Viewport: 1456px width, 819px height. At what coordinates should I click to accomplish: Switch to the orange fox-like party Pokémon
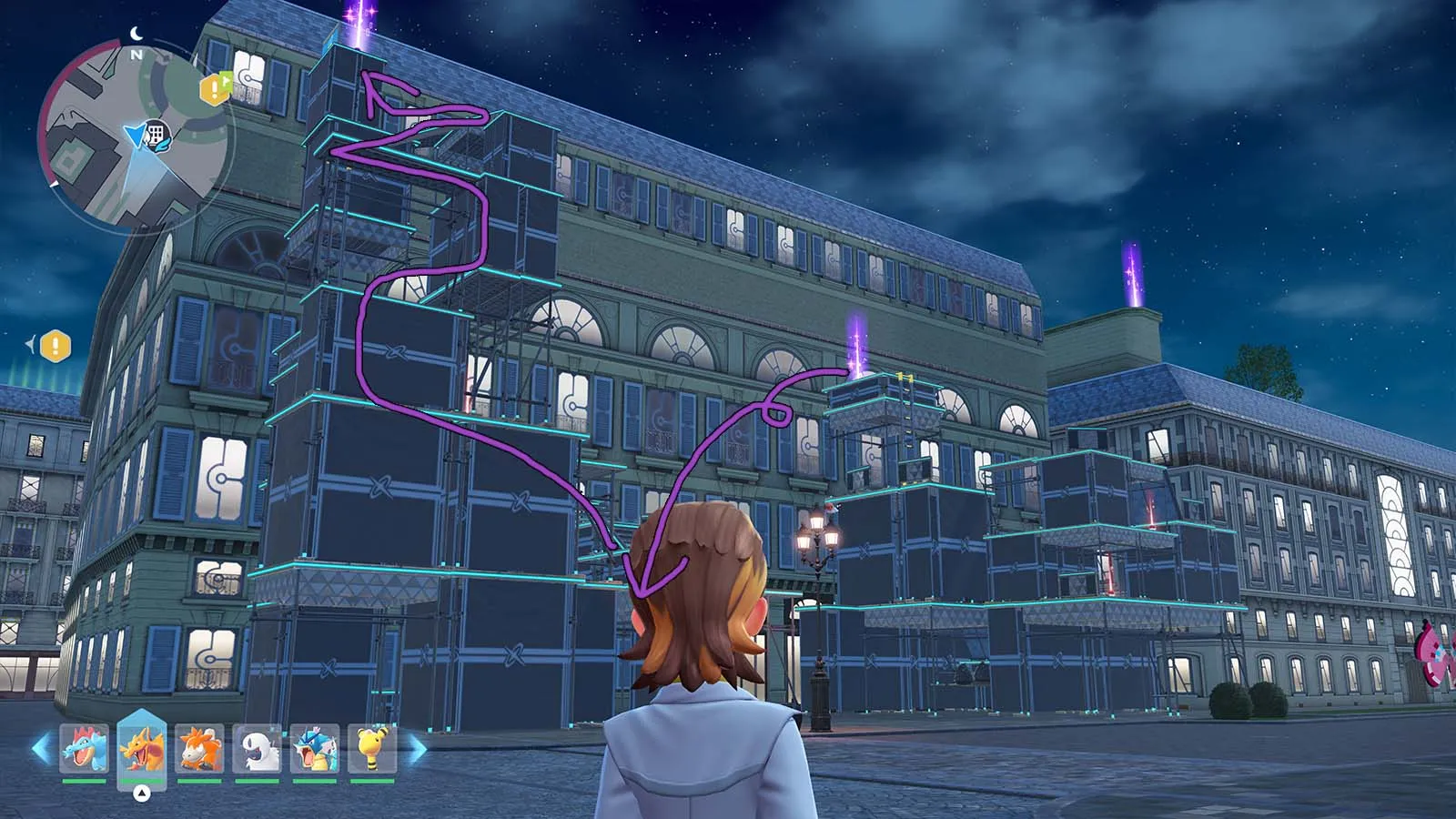(x=199, y=749)
